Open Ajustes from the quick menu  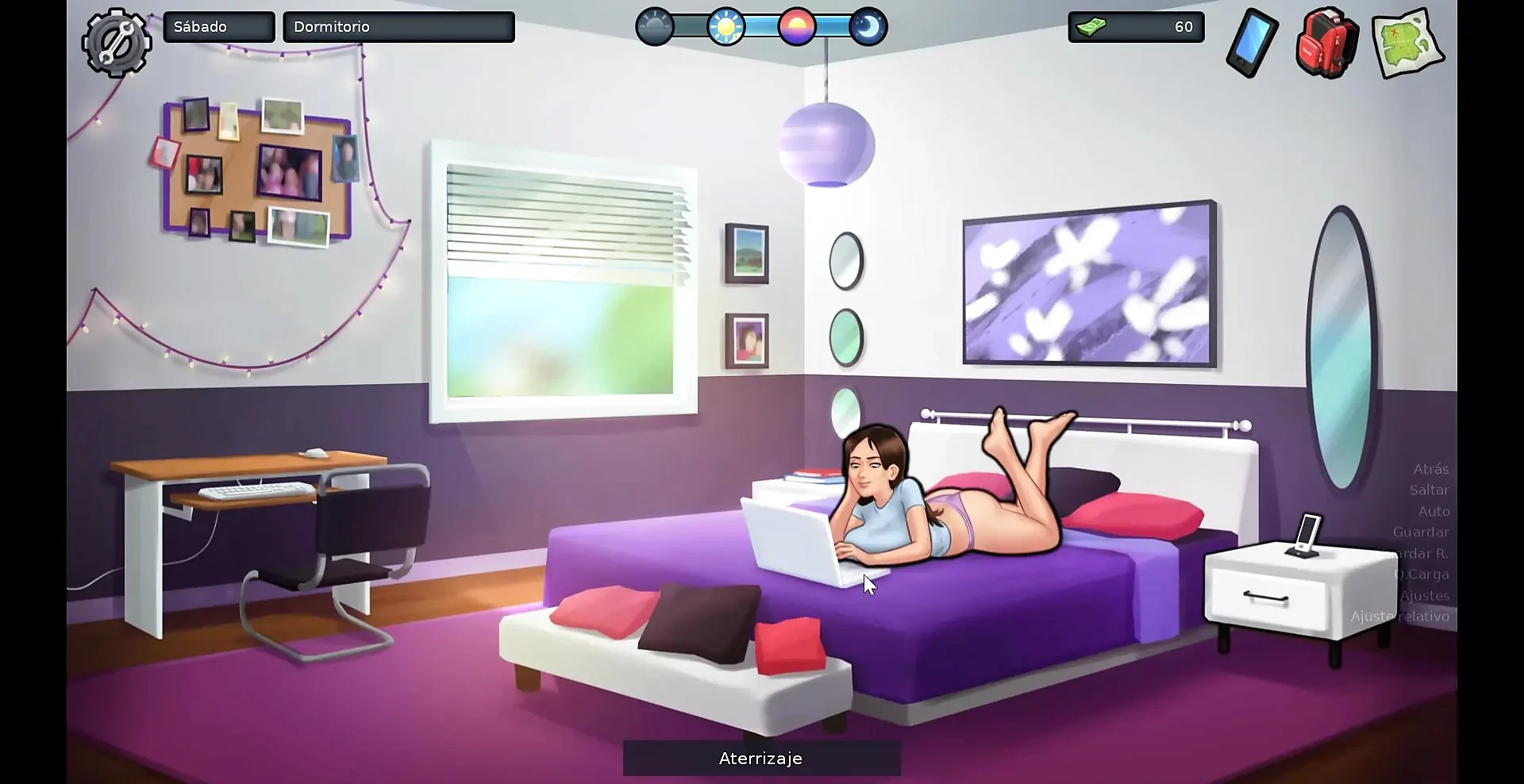pyautogui.click(x=1425, y=596)
